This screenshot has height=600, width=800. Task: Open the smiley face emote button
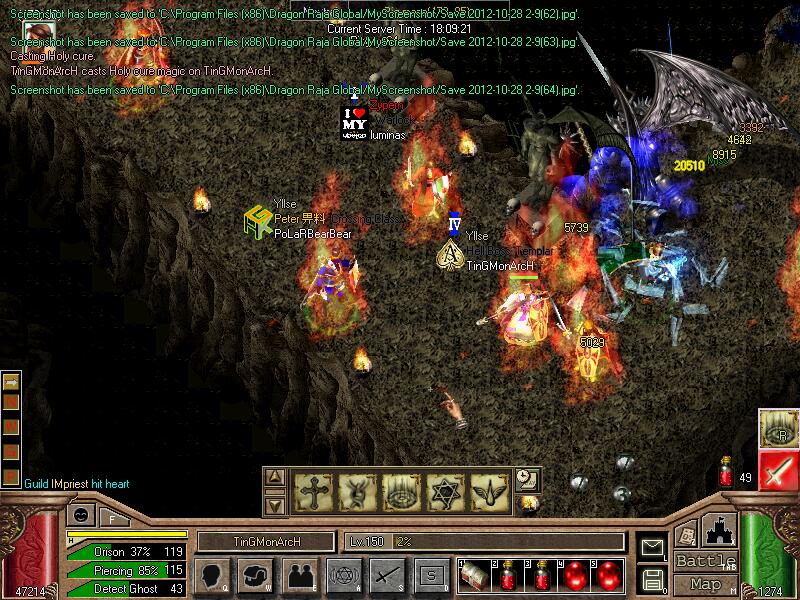pos(80,516)
